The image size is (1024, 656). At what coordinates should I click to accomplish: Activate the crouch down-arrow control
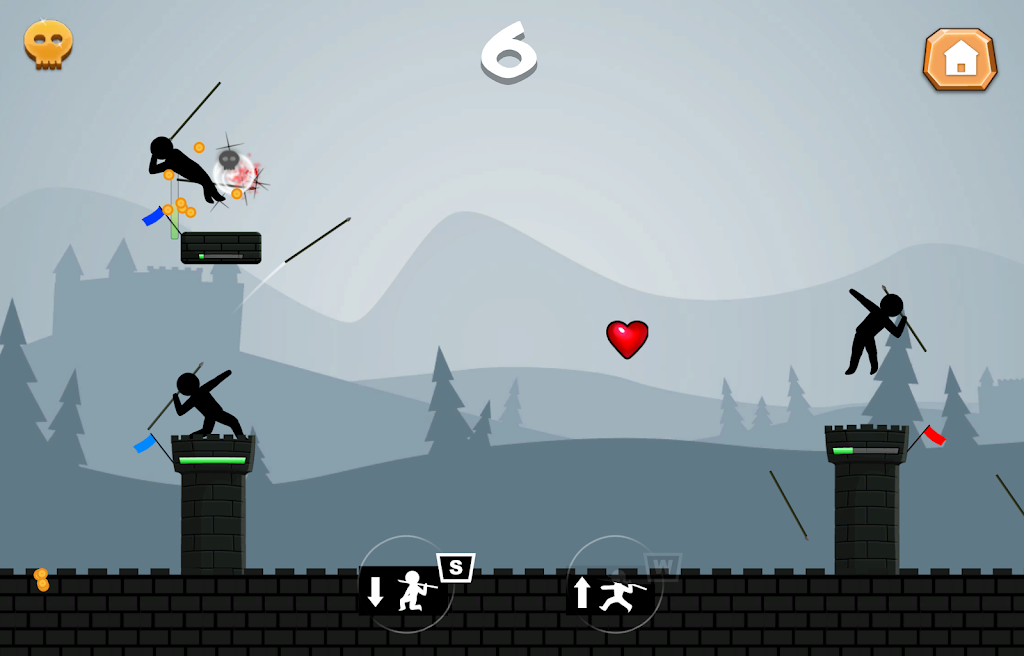point(405,587)
